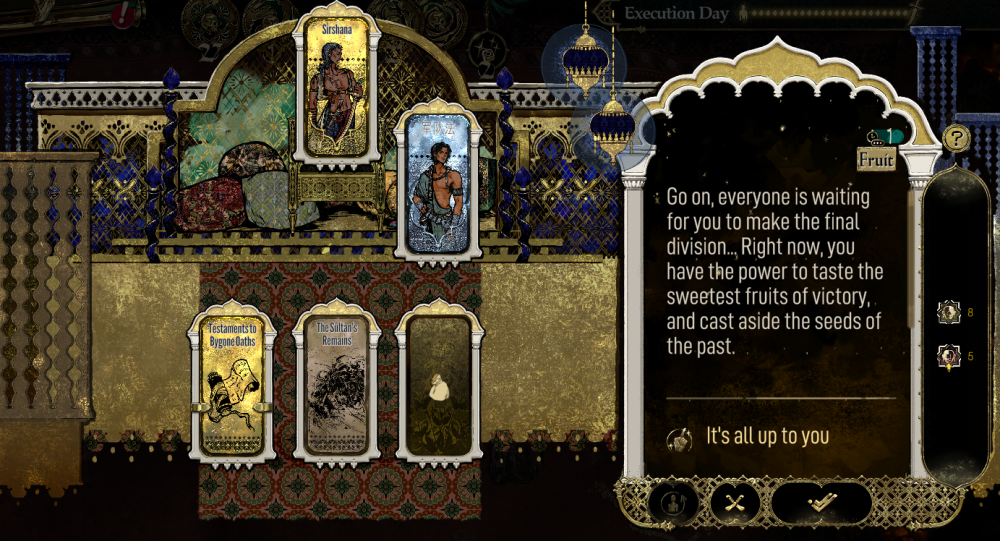Select the reward icon showing 8
Image resolution: width=1000 pixels, height=541 pixels.
(949, 313)
